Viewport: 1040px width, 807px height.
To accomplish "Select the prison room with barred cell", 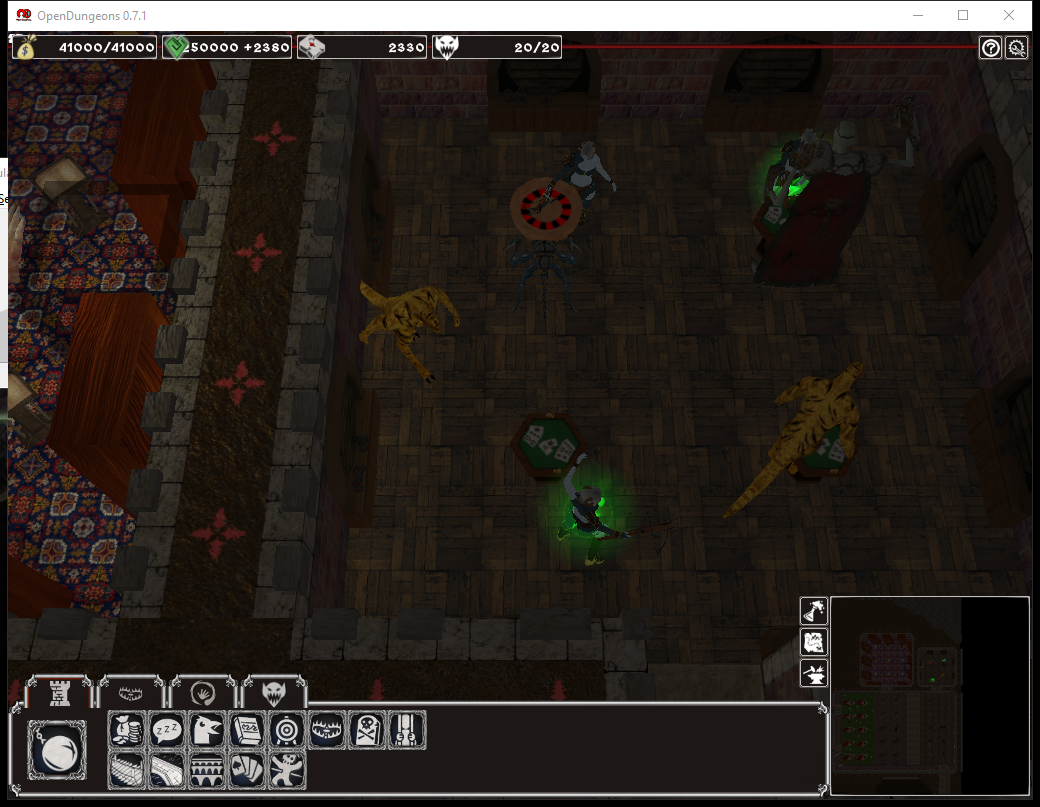I will coord(407,730).
